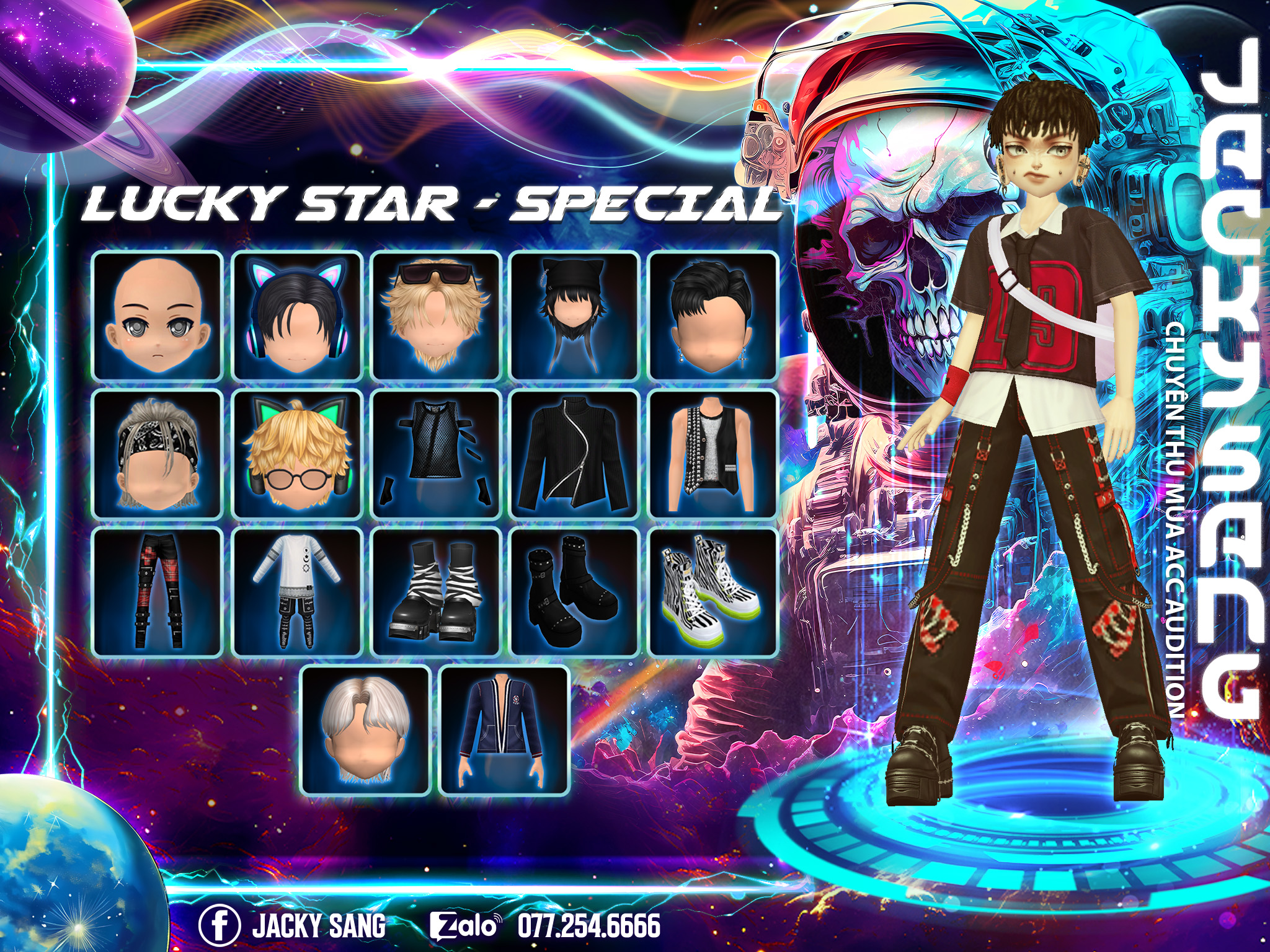
Task: Click the Zalo logo
Action: pyautogui.click(x=464, y=926)
